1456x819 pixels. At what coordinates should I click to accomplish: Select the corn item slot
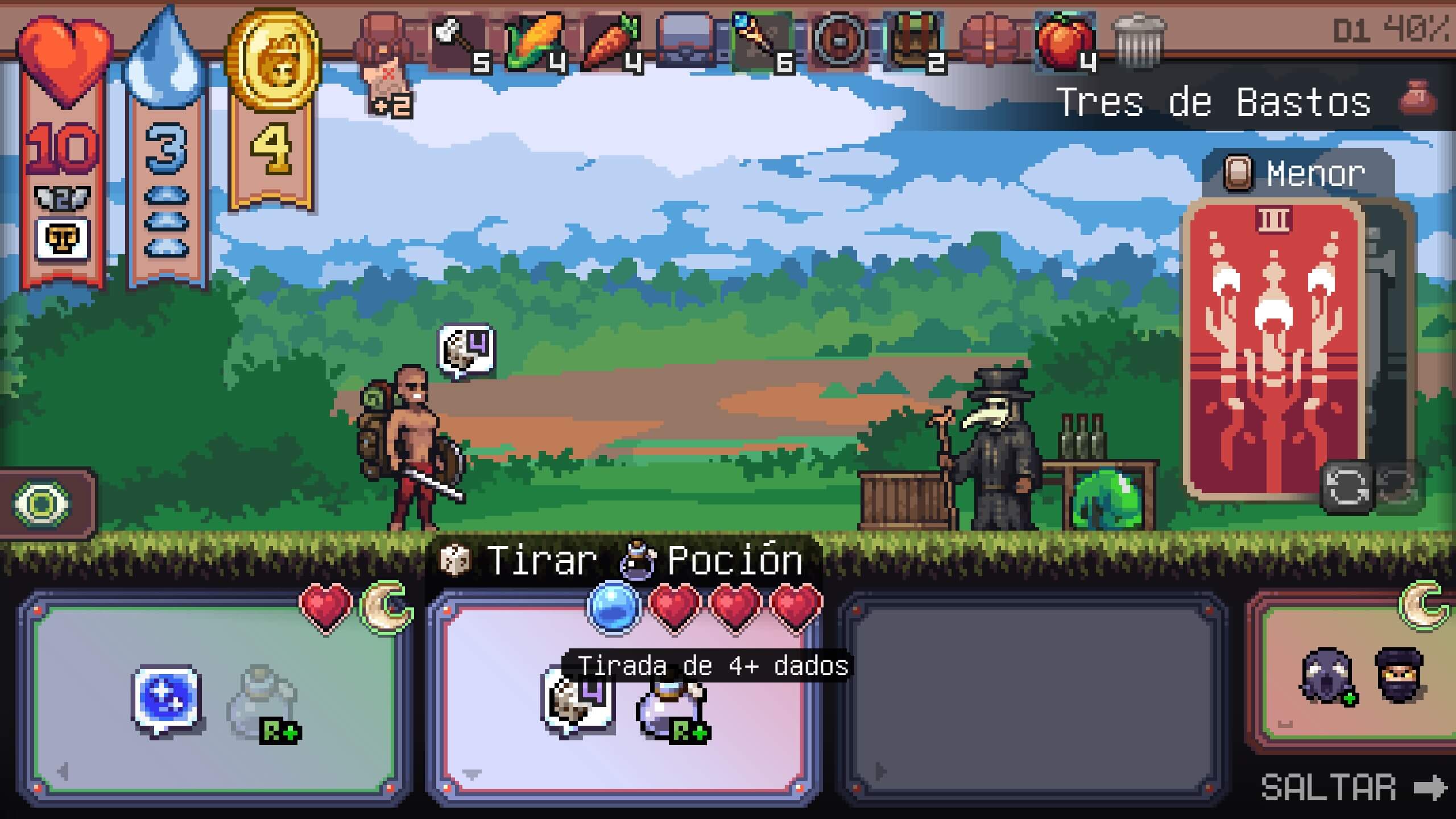535,41
